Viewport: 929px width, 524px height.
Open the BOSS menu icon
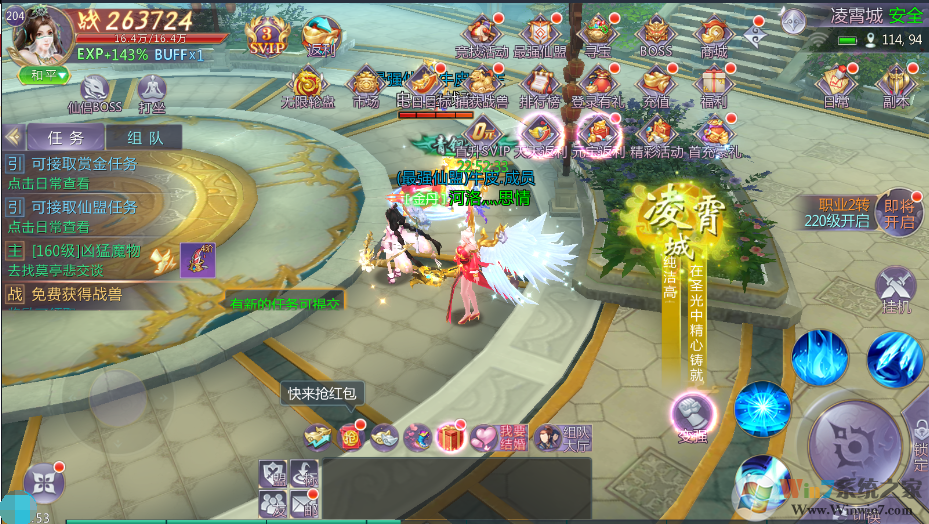[x=655, y=35]
